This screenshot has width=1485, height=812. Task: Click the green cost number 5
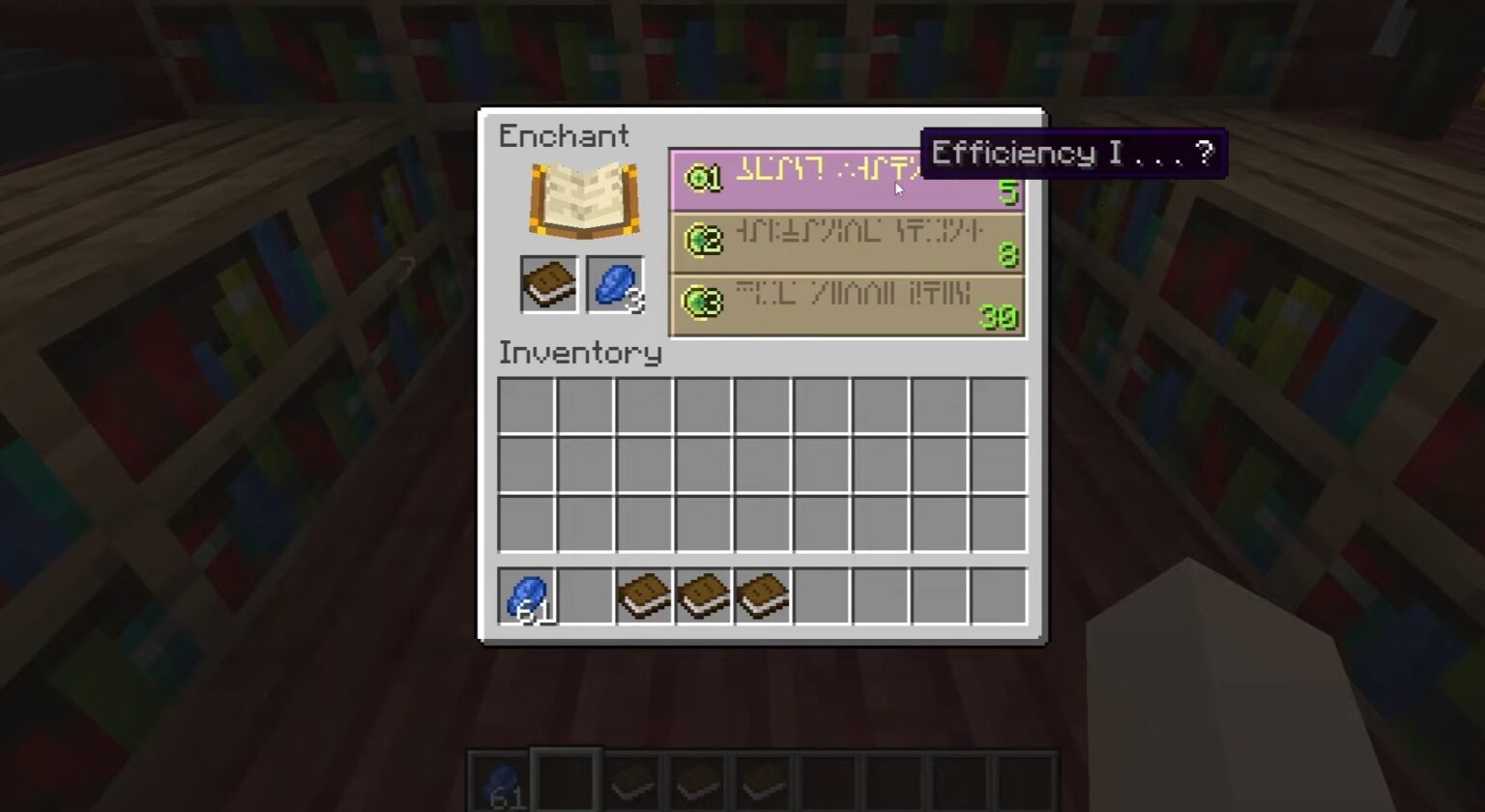tap(1009, 193)
